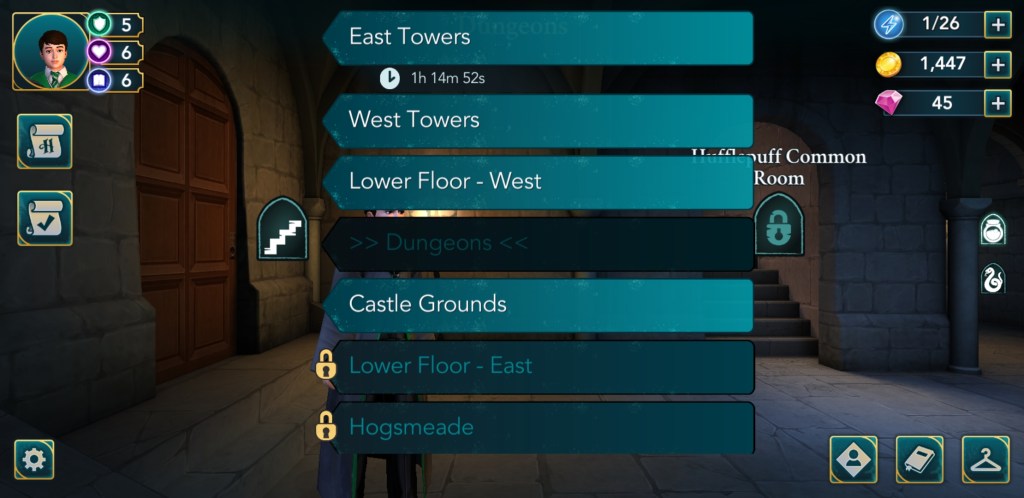Tap the locked Hufflepuff Common Room door icon
The height and width of the screenshot is (498, 1024).
778,226
